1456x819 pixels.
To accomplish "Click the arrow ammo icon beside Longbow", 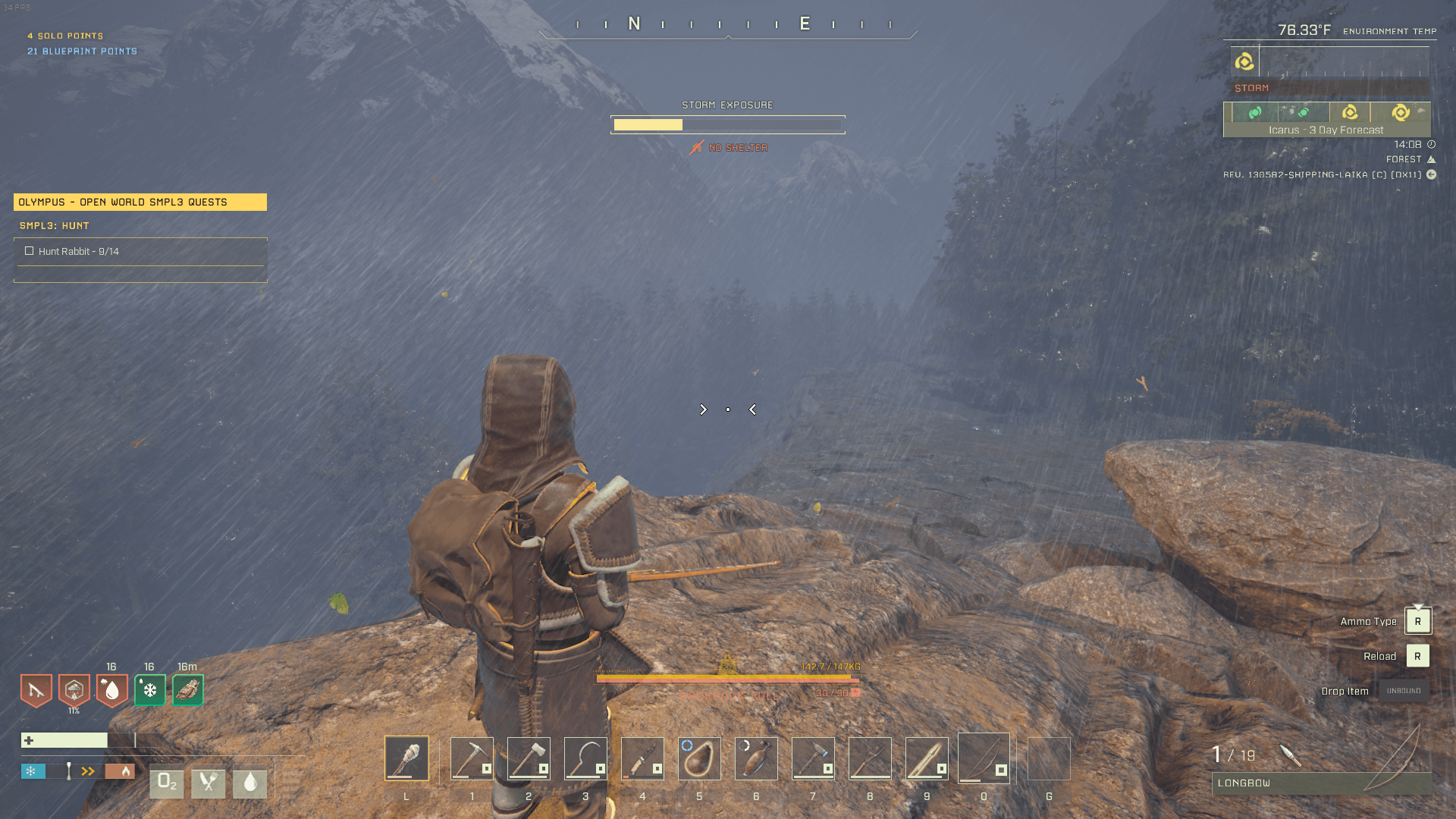I will (1290, 755).
